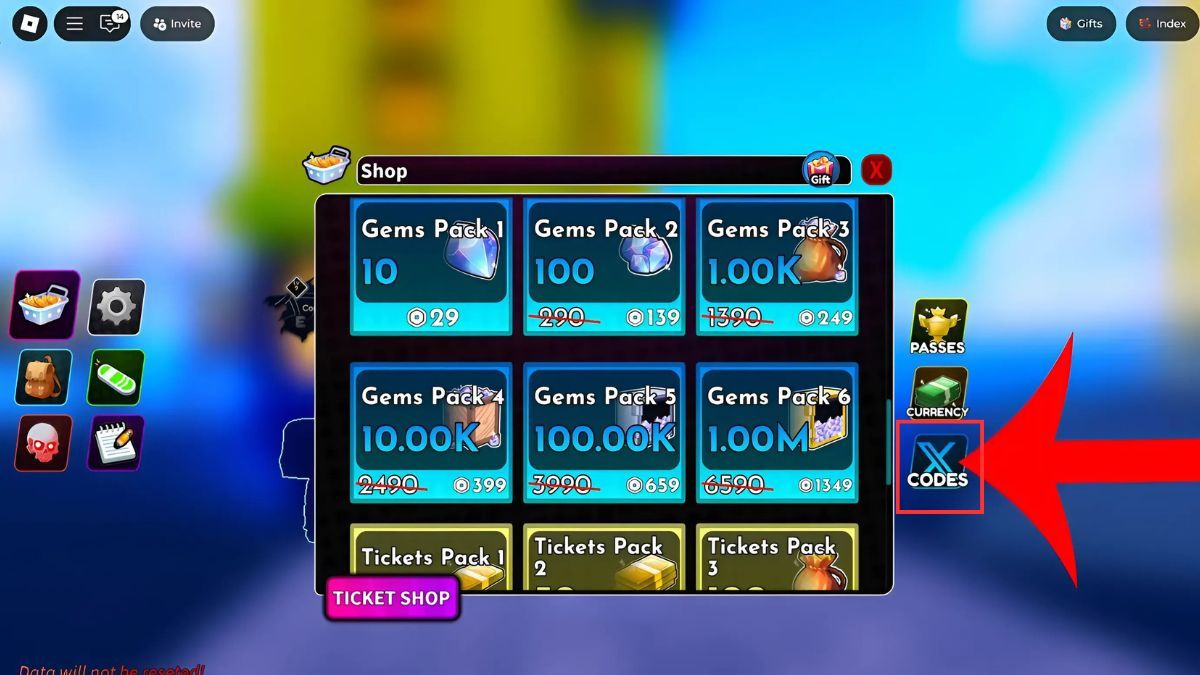This screenshot has height=675, width=1200.
Task: Open the Gift button in shop header
Action: tap(820, 169)
